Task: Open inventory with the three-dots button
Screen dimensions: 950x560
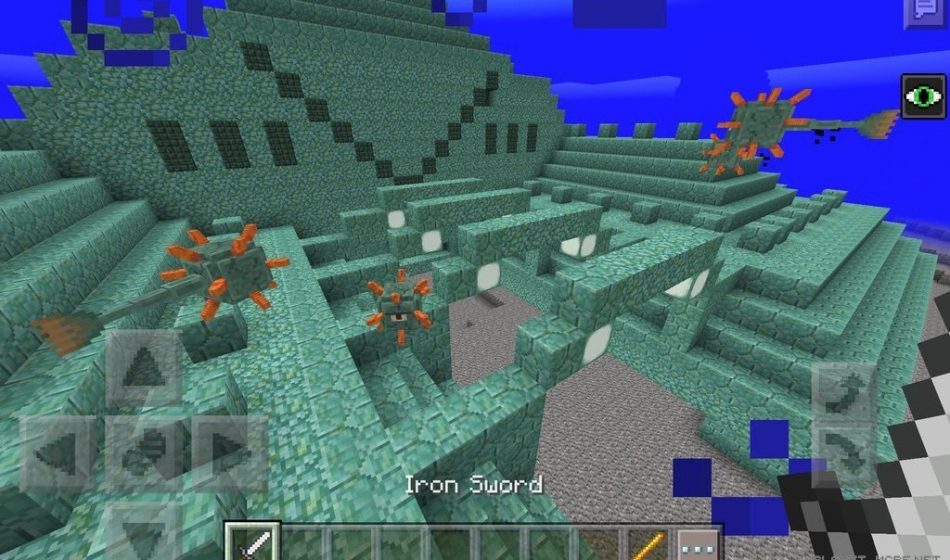Action: tap(696, 543)
